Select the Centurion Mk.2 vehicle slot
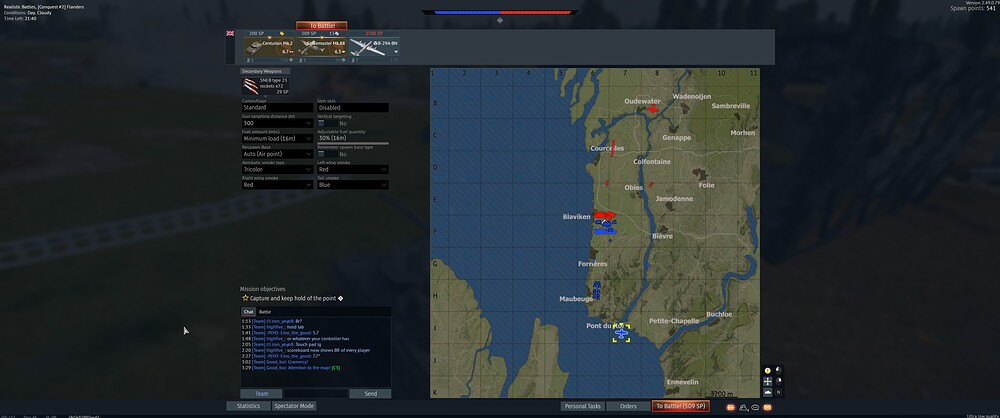This screenshot has width=1000, height=418. [268, 47]
